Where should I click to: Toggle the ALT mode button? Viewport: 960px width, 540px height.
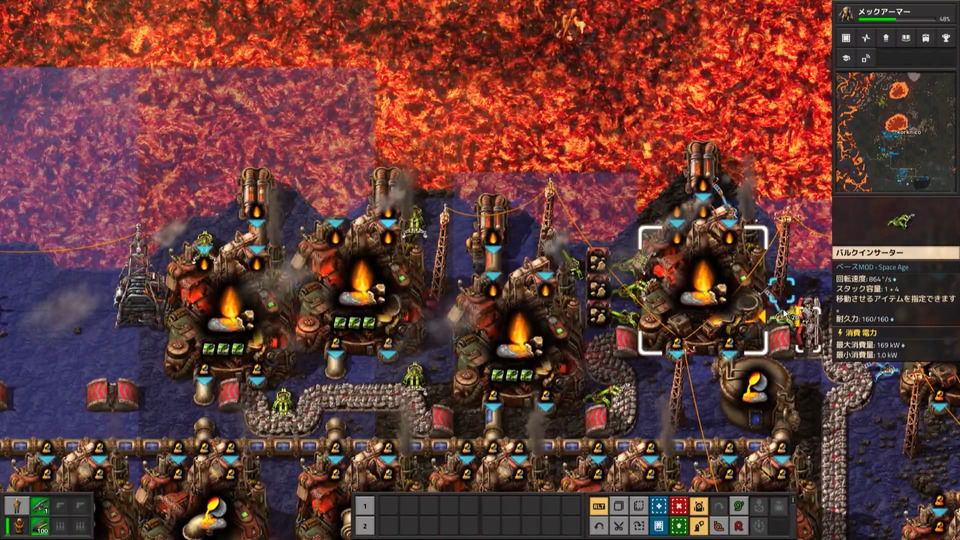tap(599, 506)
